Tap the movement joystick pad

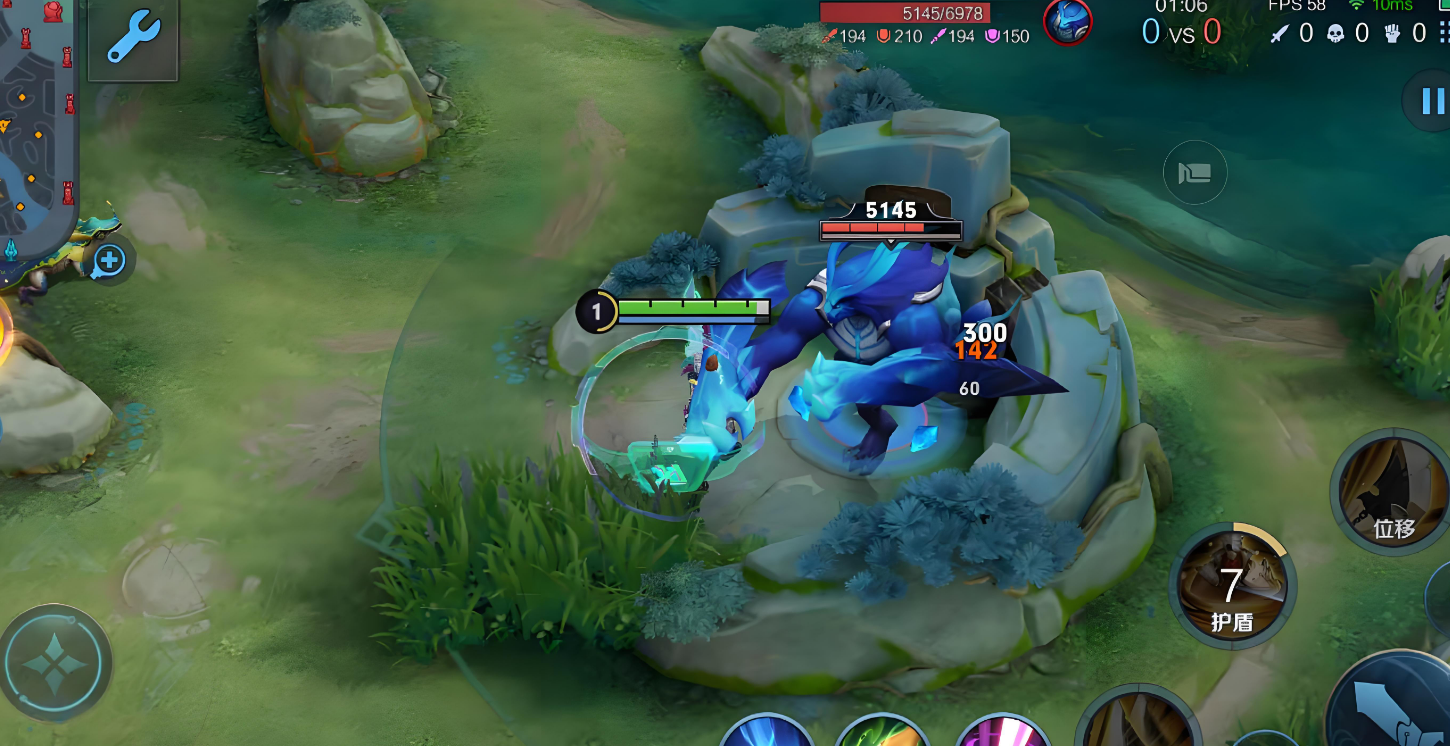point(54,662)
